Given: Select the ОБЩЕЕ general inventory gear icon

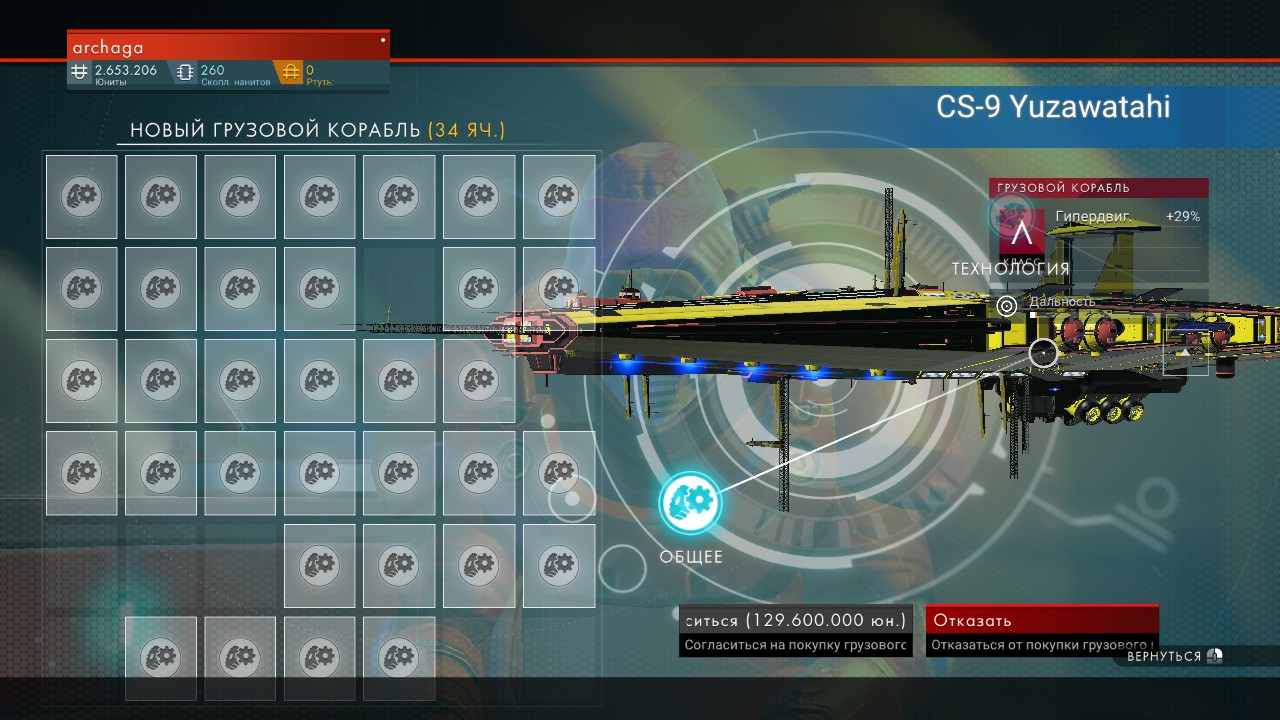Looking at the screenshot, I should (x=690, y=502).
